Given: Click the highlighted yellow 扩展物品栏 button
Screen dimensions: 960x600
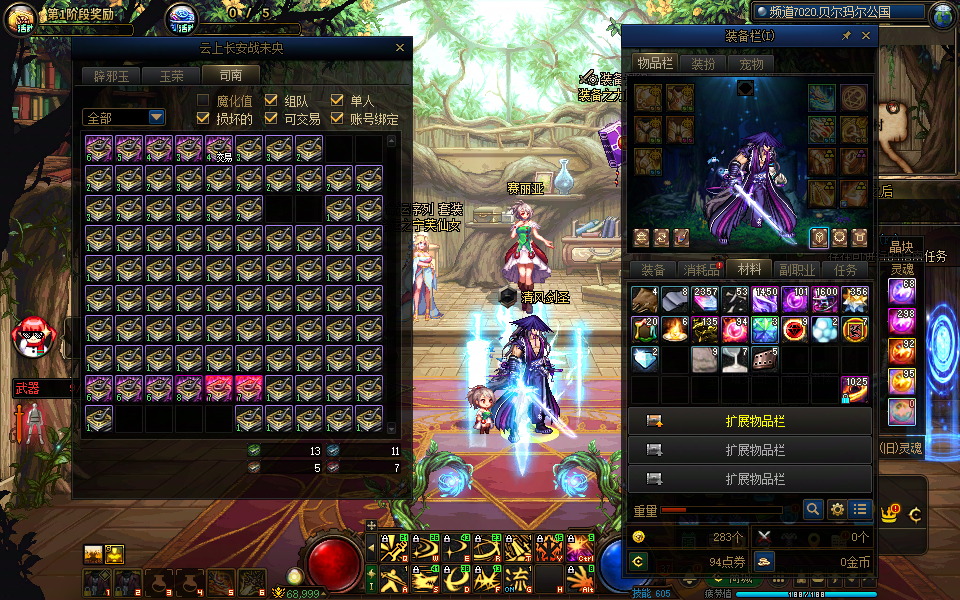Looking at the screenshot, I should pos(750,421).
